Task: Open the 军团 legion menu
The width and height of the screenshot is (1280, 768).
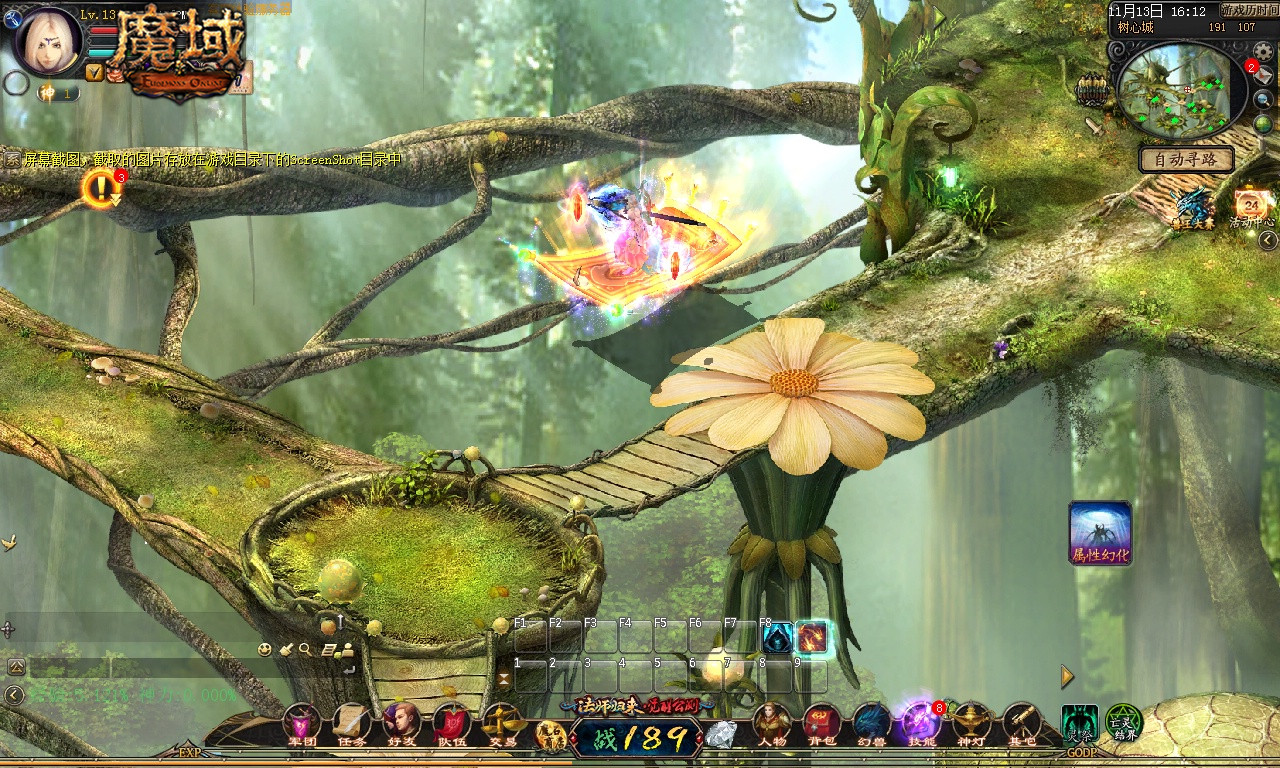Action: pyautogui.click(x=302, y=724)
